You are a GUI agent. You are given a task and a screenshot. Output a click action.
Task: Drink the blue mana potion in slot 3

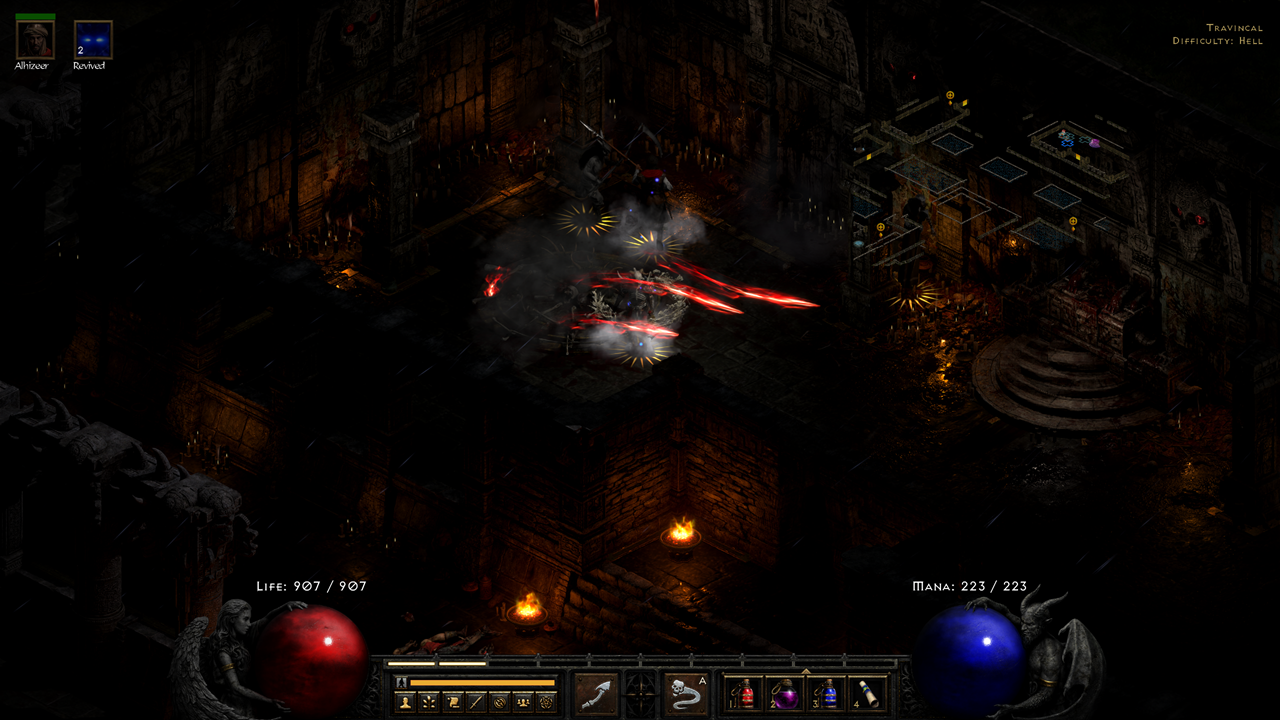(828, 694)
